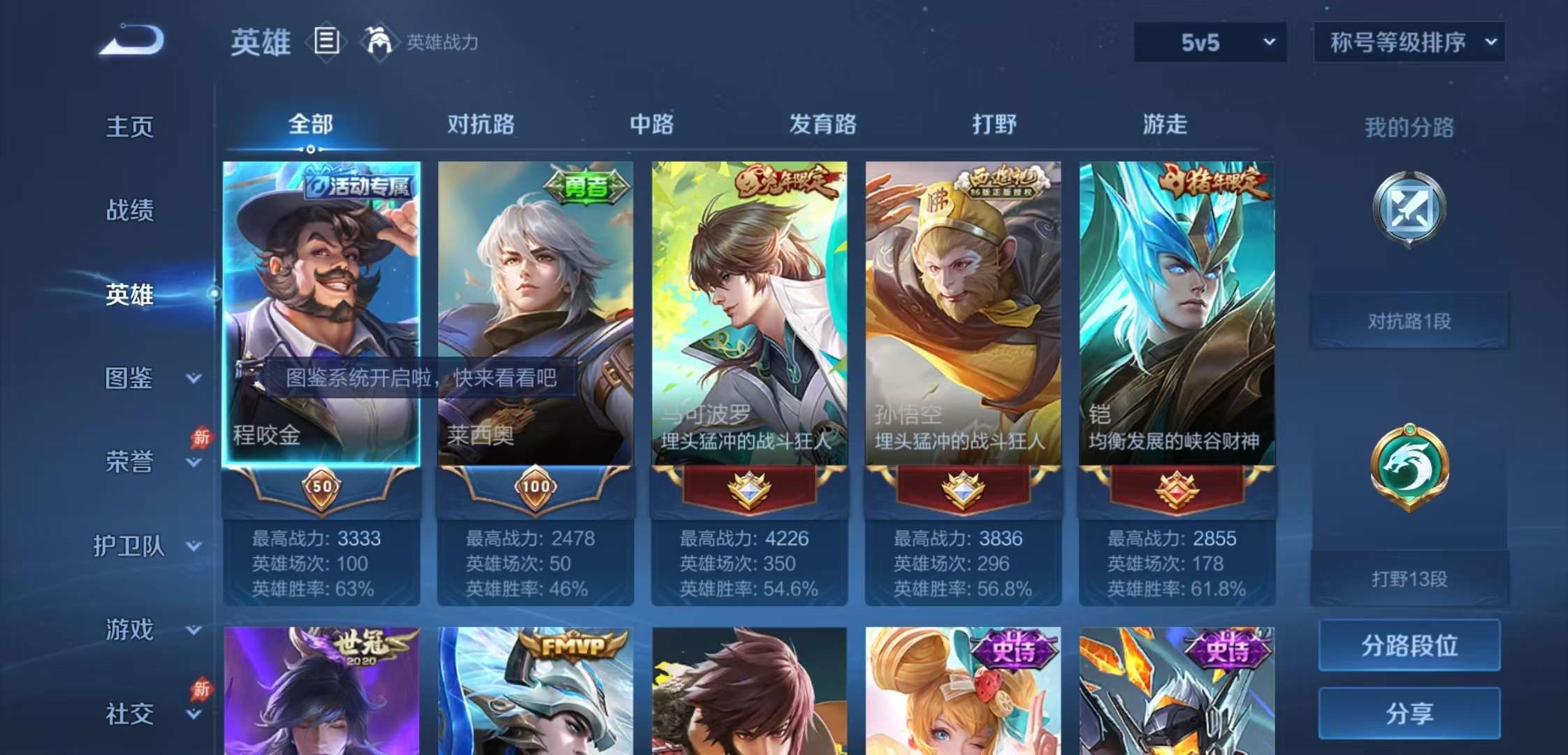The image size is (1568, 755).
Task: Select 主页 in the left sidebar
Action: pos(131,127)
